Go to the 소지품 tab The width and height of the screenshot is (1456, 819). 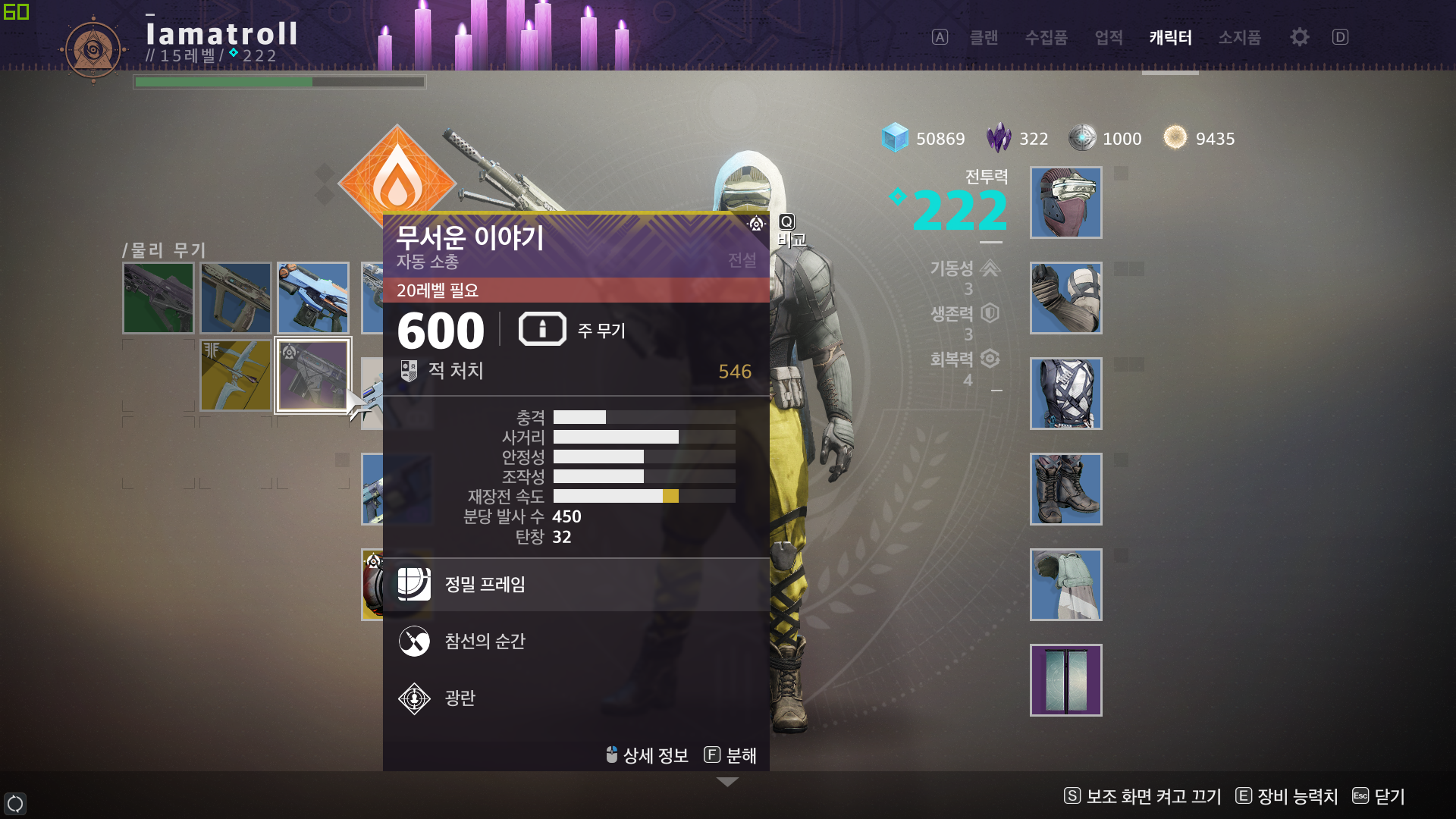point(1239,37)
